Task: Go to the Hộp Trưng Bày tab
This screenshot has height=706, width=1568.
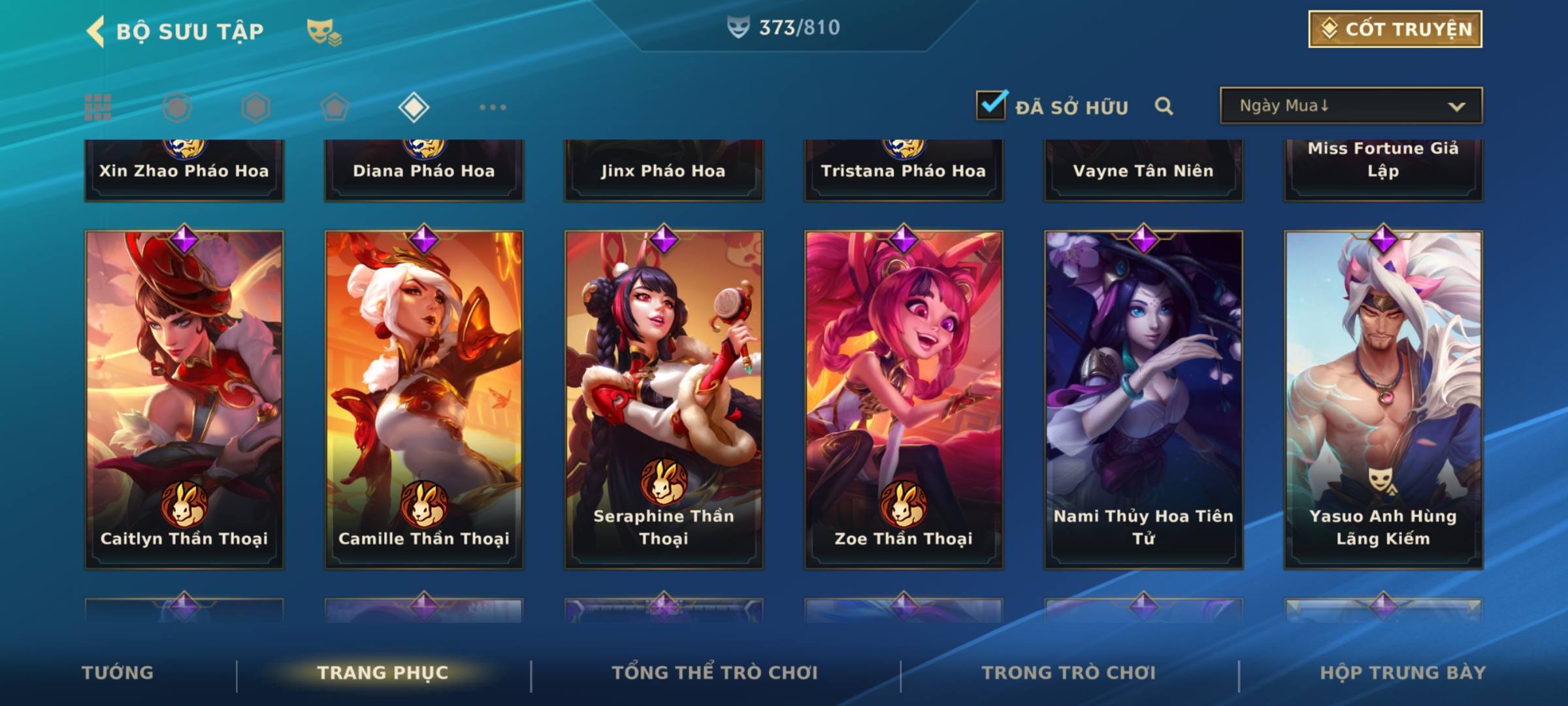Action: (1403, 673)
